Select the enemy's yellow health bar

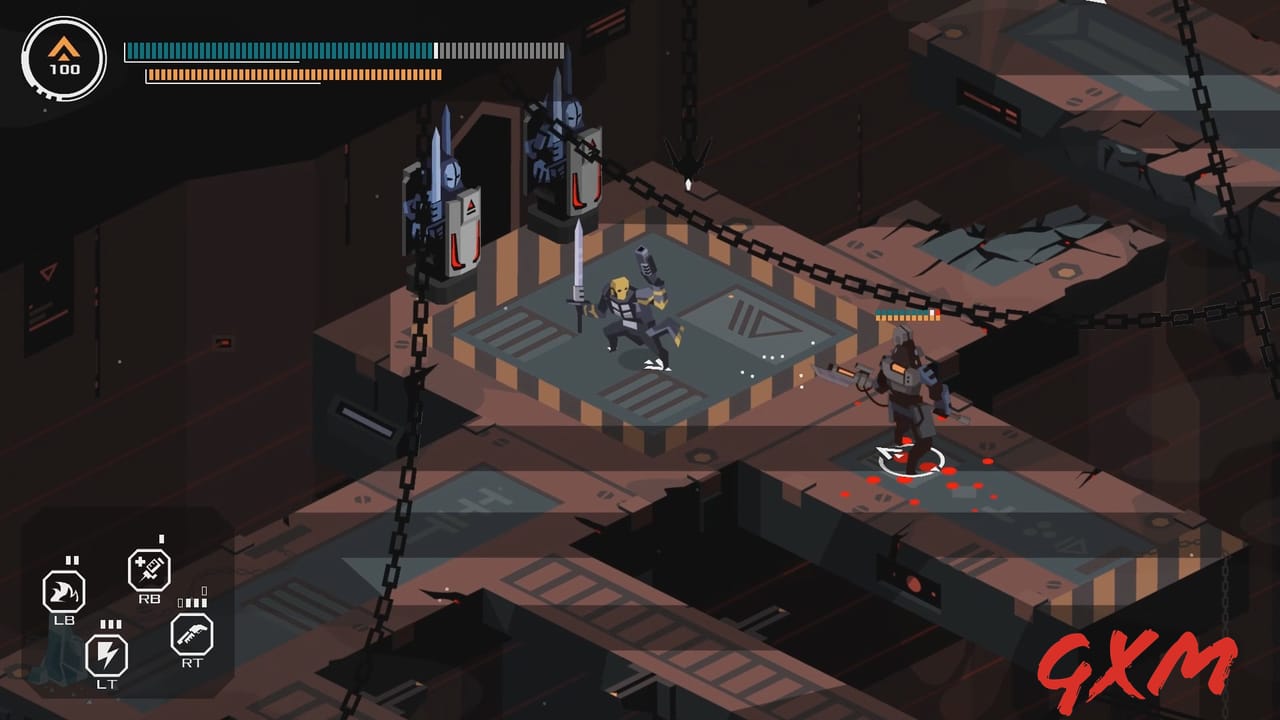click(x=903, y=318)
